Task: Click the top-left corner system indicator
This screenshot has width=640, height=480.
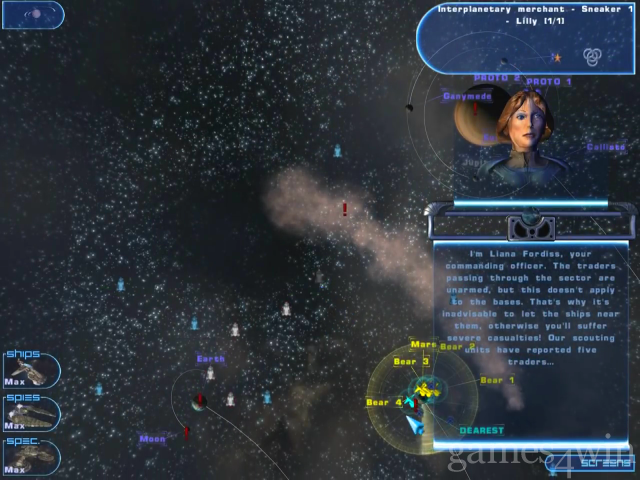Action: [x=33, y=15]
